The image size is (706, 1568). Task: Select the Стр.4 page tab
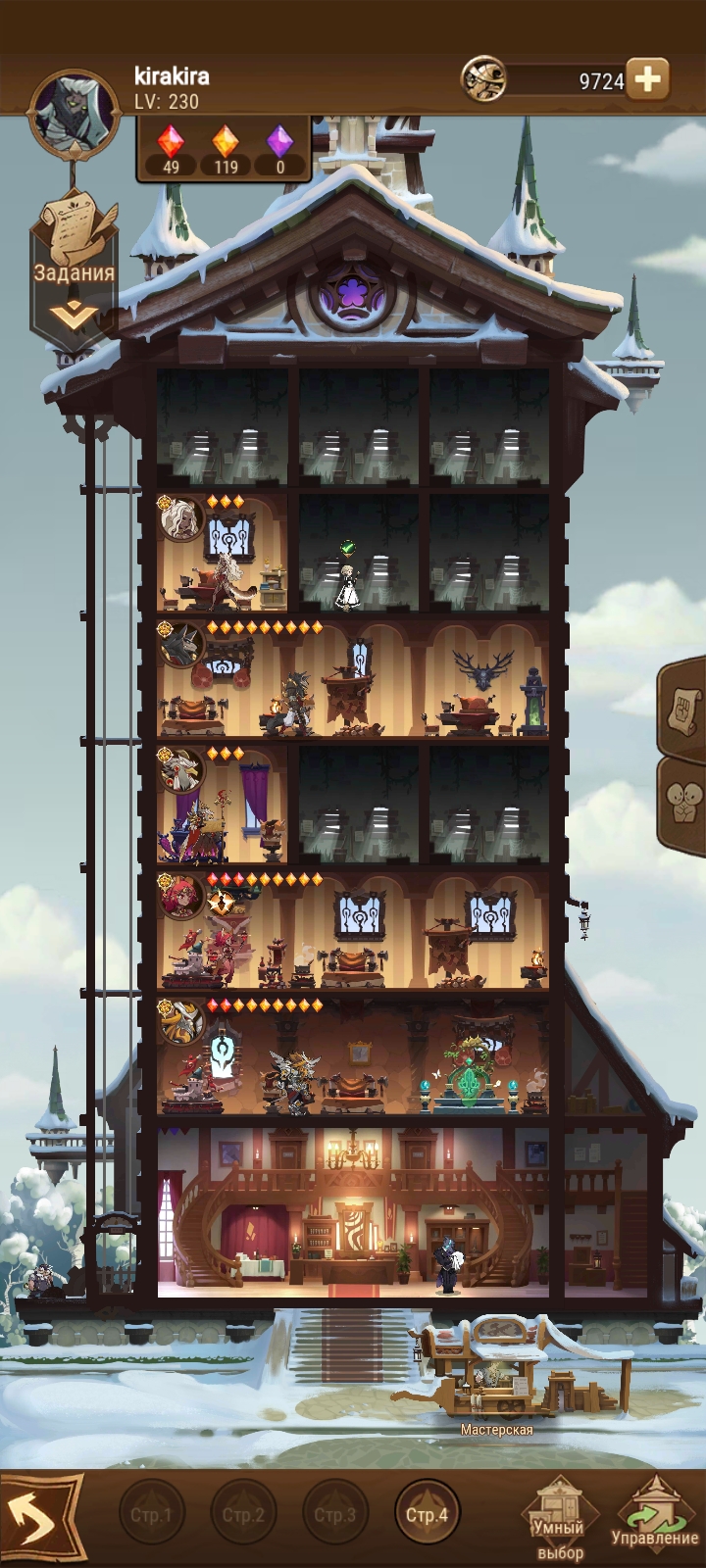click(427, 1514)
